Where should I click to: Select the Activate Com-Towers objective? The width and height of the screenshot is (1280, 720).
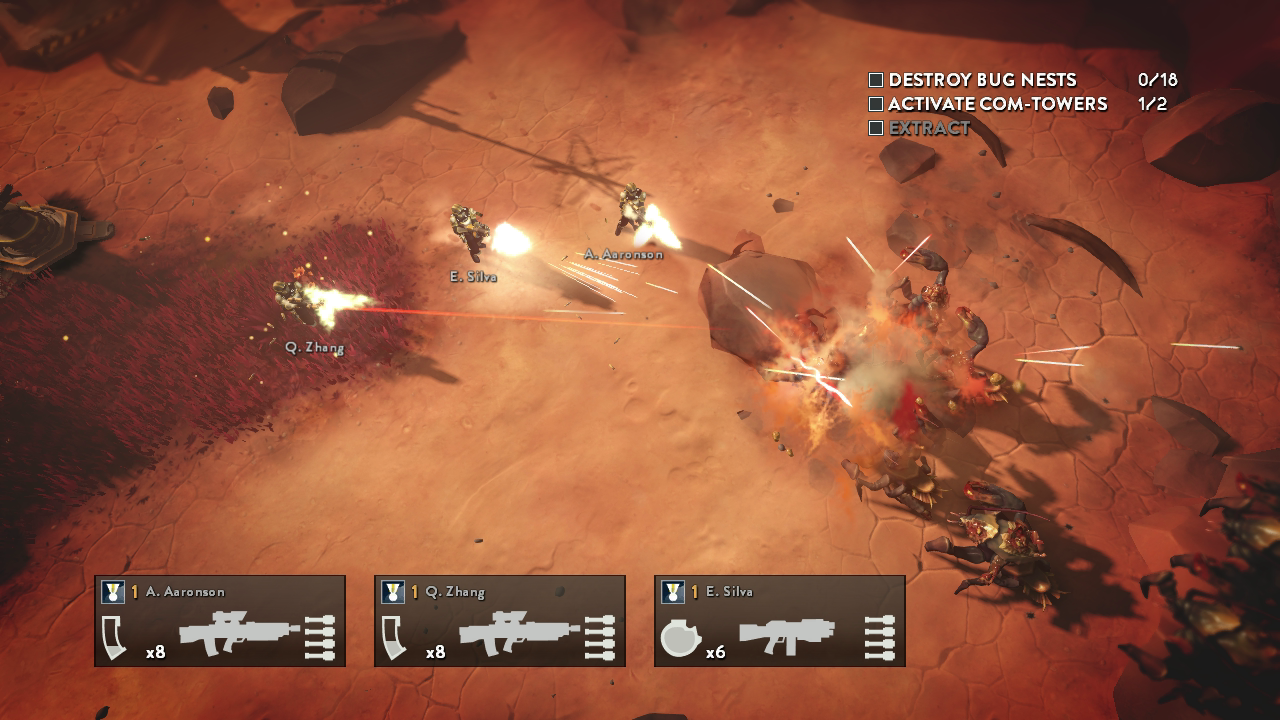pyautogui.click(x=997, y=104)
